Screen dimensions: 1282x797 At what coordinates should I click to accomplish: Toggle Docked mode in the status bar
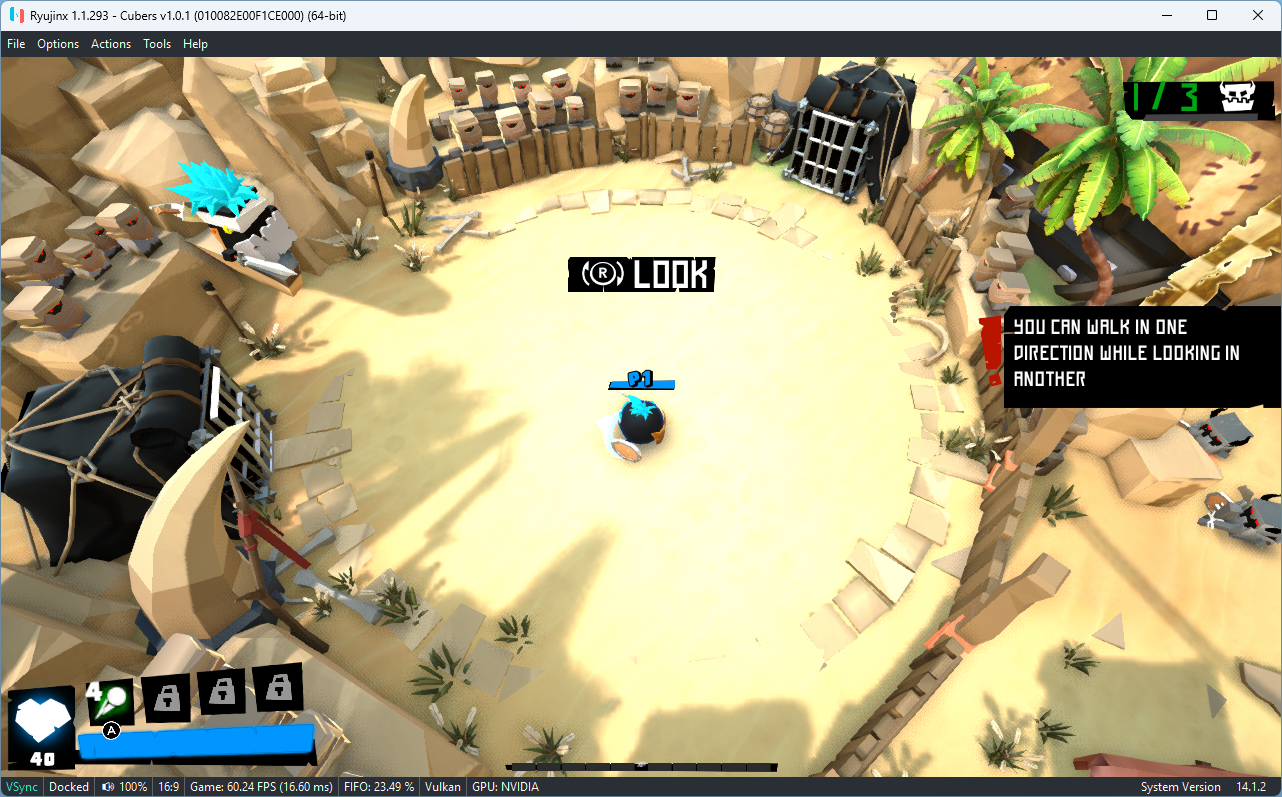point(68,786)
